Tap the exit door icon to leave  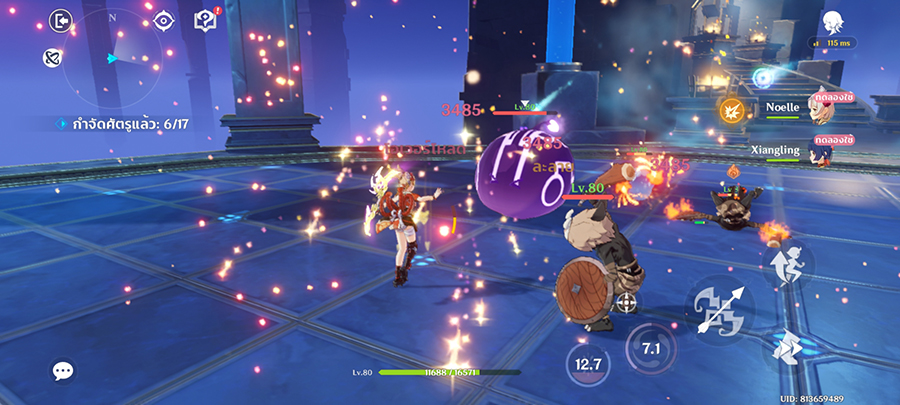click(x=62, y=20)
